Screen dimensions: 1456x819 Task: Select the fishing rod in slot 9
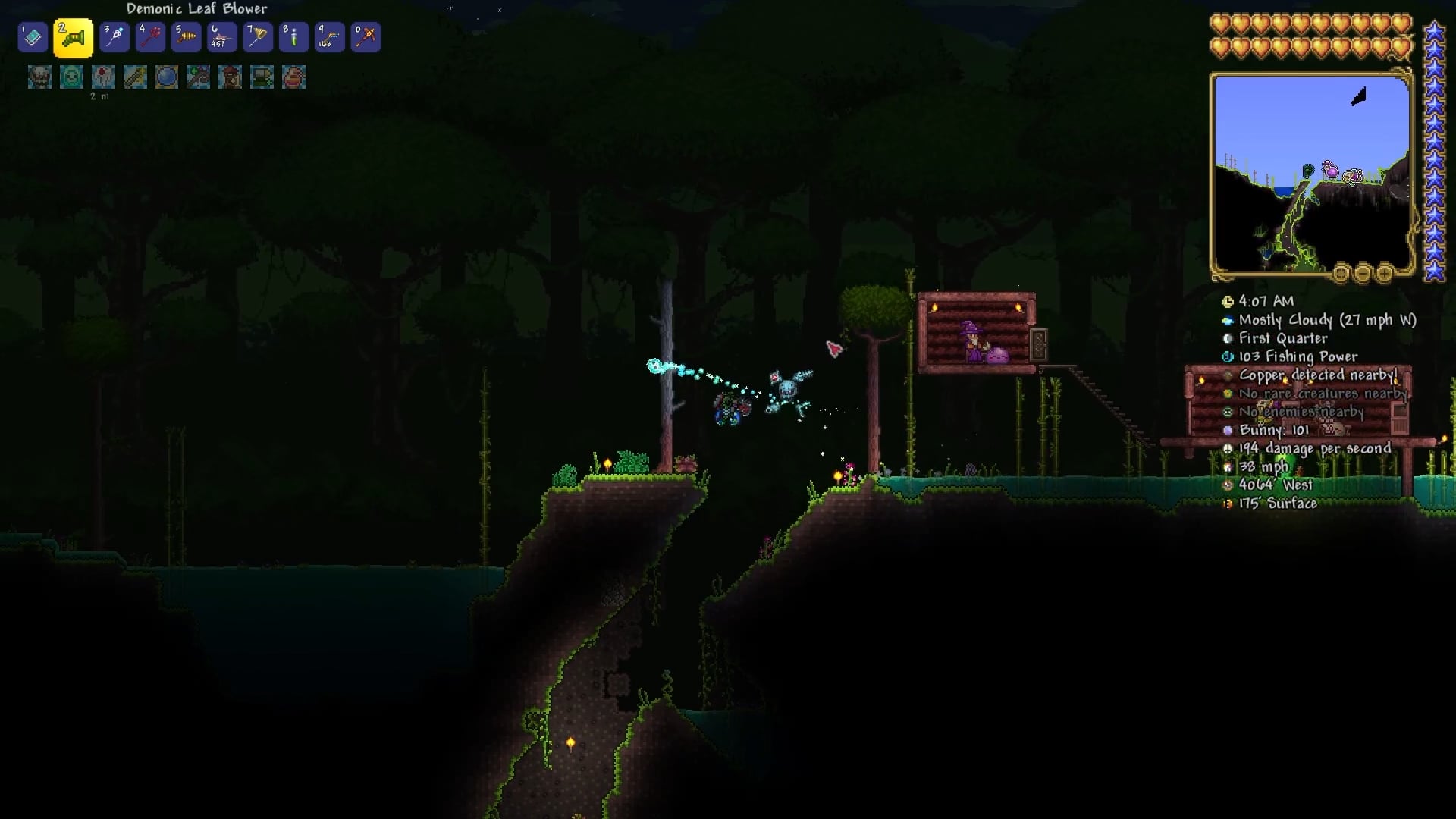(x=330, y=37)
